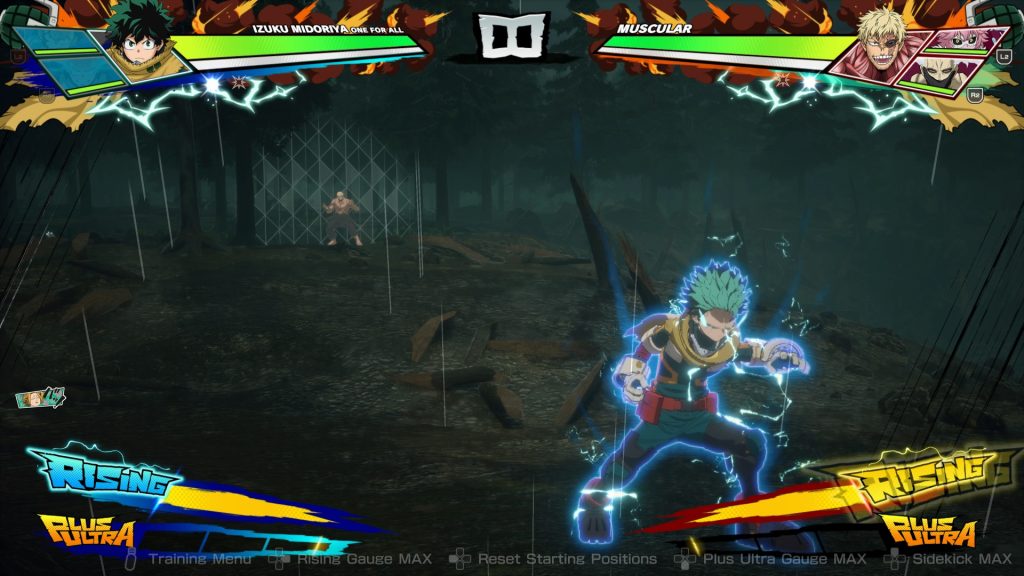Click the infinity round timer emblem
The height and width of the screenshot is (576, 1024).
514,35
